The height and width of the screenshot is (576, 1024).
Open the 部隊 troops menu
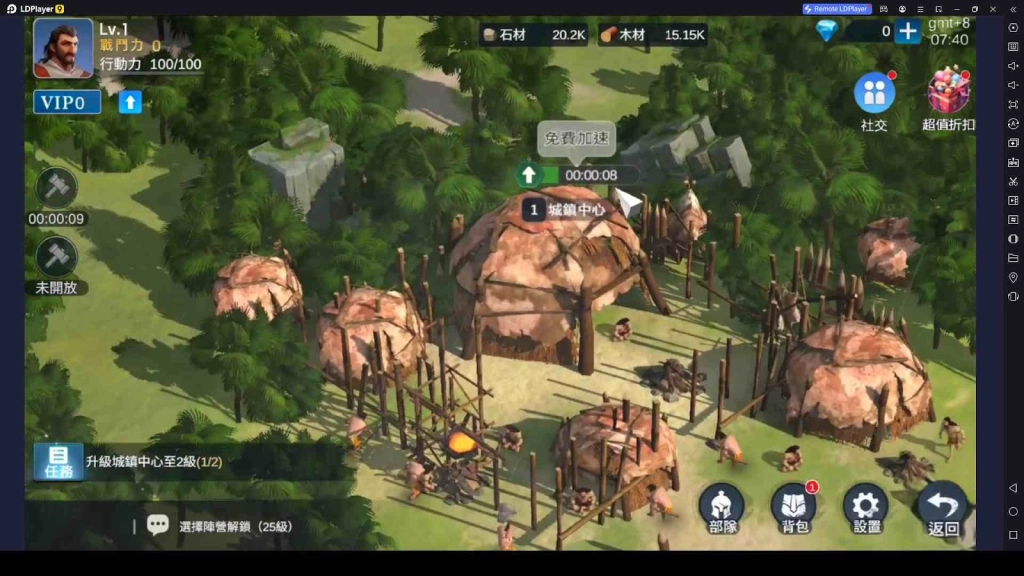coord(721,507)
